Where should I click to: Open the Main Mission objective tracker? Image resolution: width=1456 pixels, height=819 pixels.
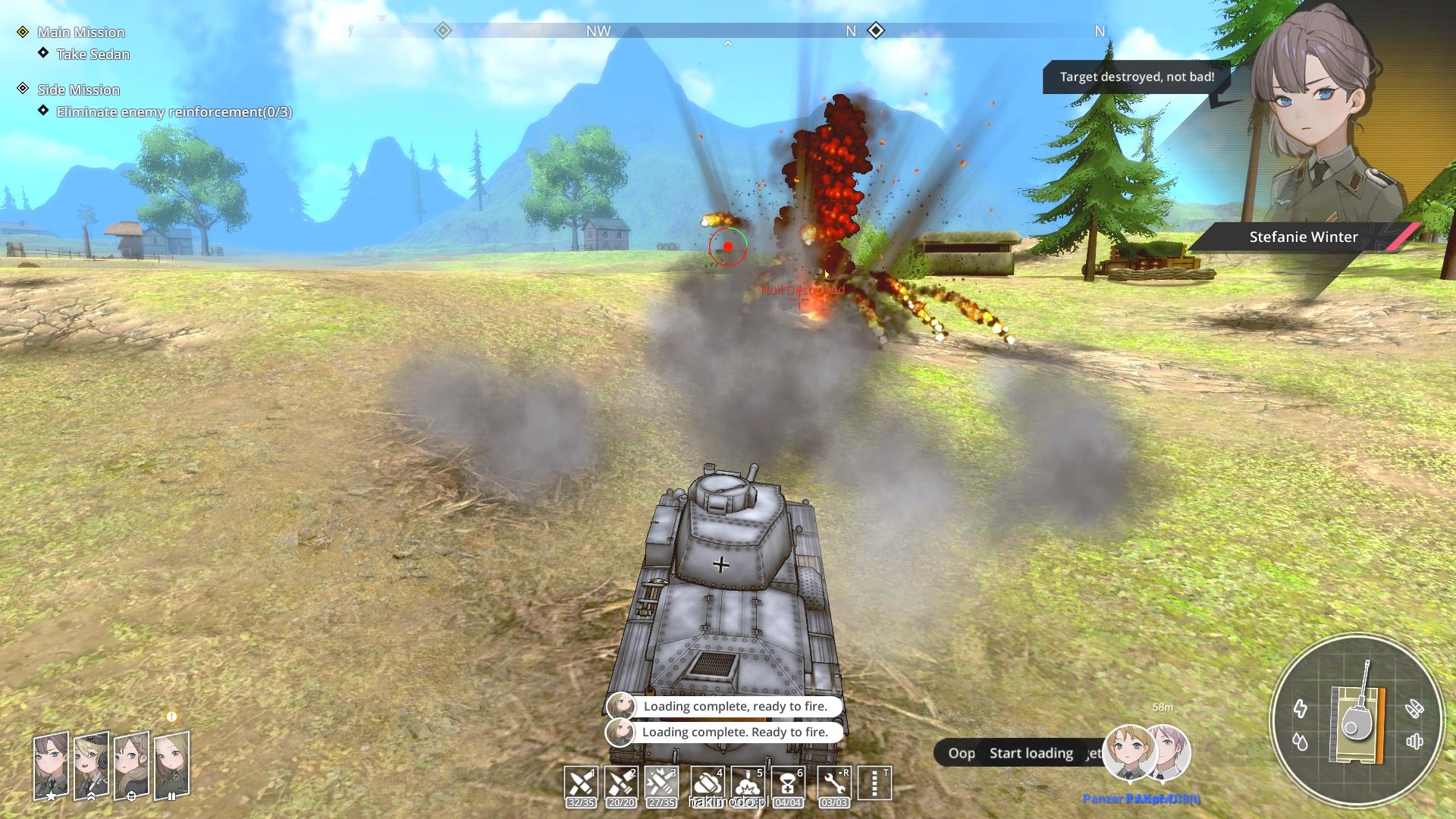point(80,32)
